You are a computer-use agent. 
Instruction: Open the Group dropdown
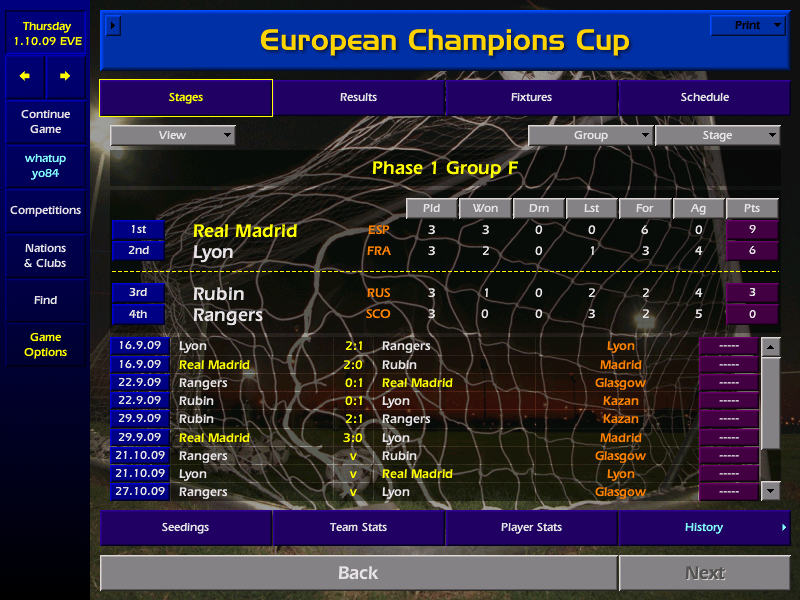pyautogui.click(x=590, y=135)
